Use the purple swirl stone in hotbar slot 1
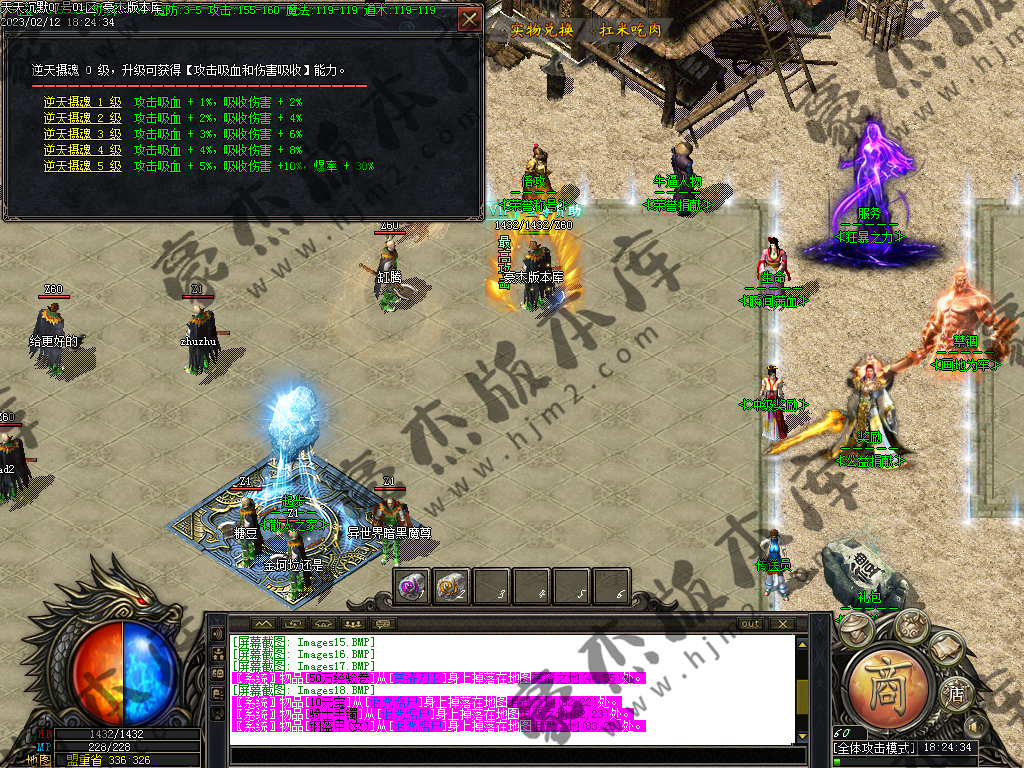This screenshot has height=768, width=1024. click(410, 585)
